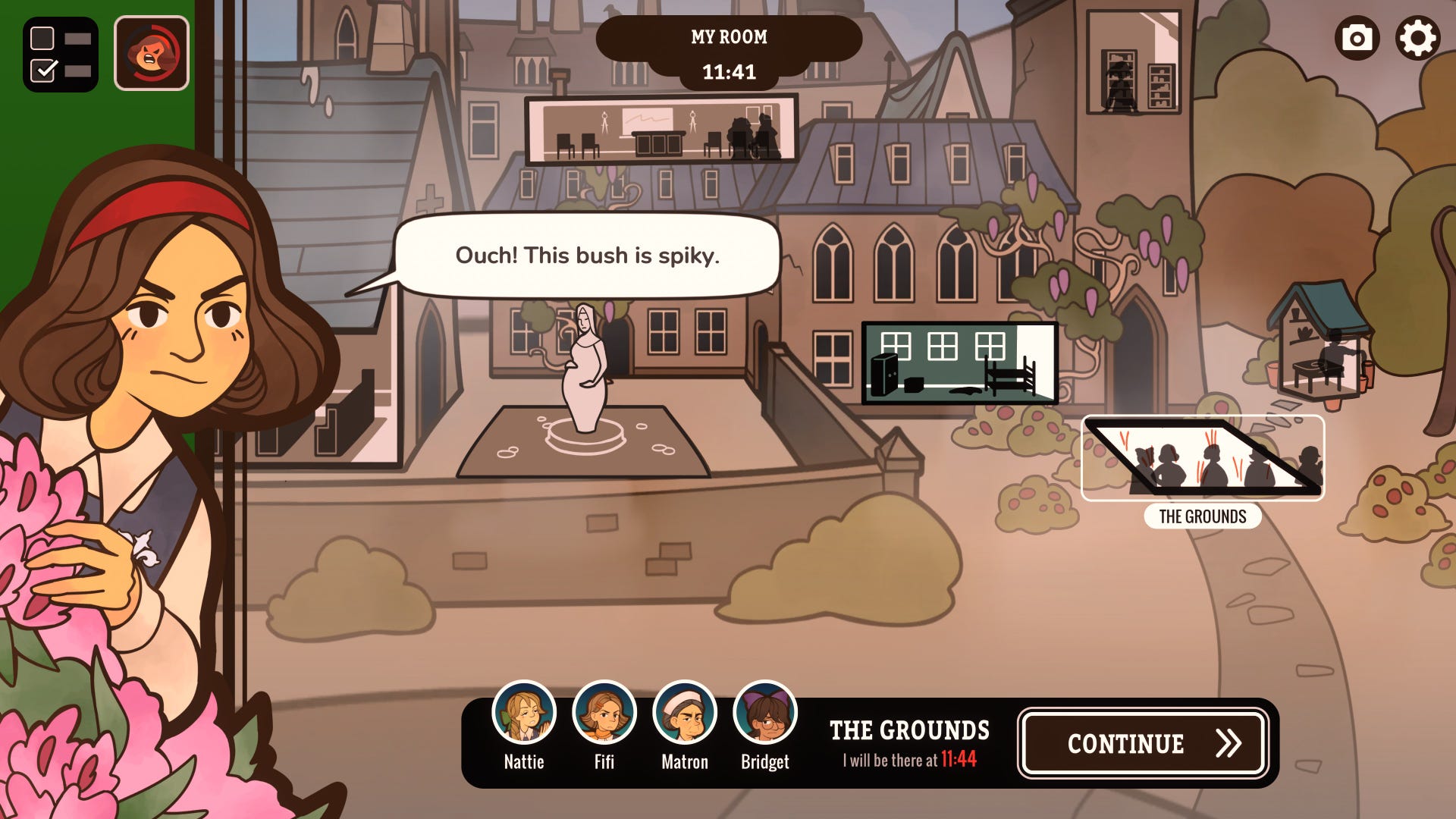Click the Continue button

click(x=1143, y=743)
